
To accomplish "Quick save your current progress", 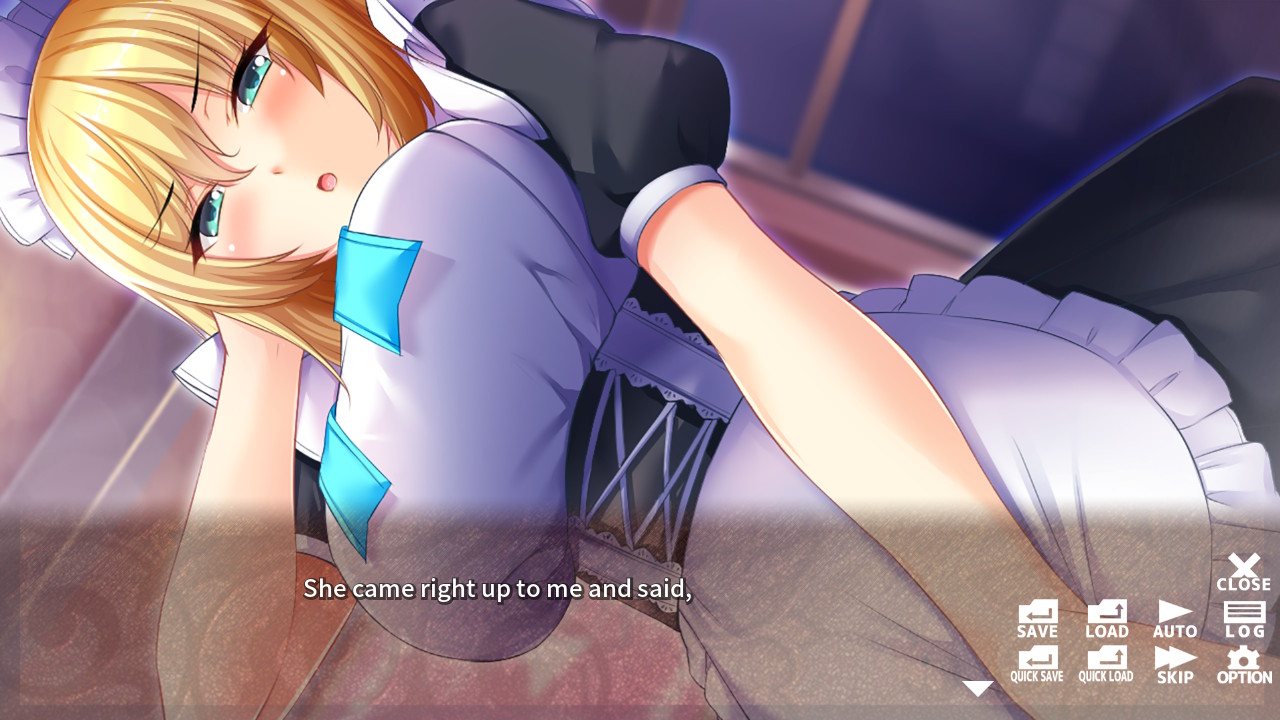I will [1036, 665].
